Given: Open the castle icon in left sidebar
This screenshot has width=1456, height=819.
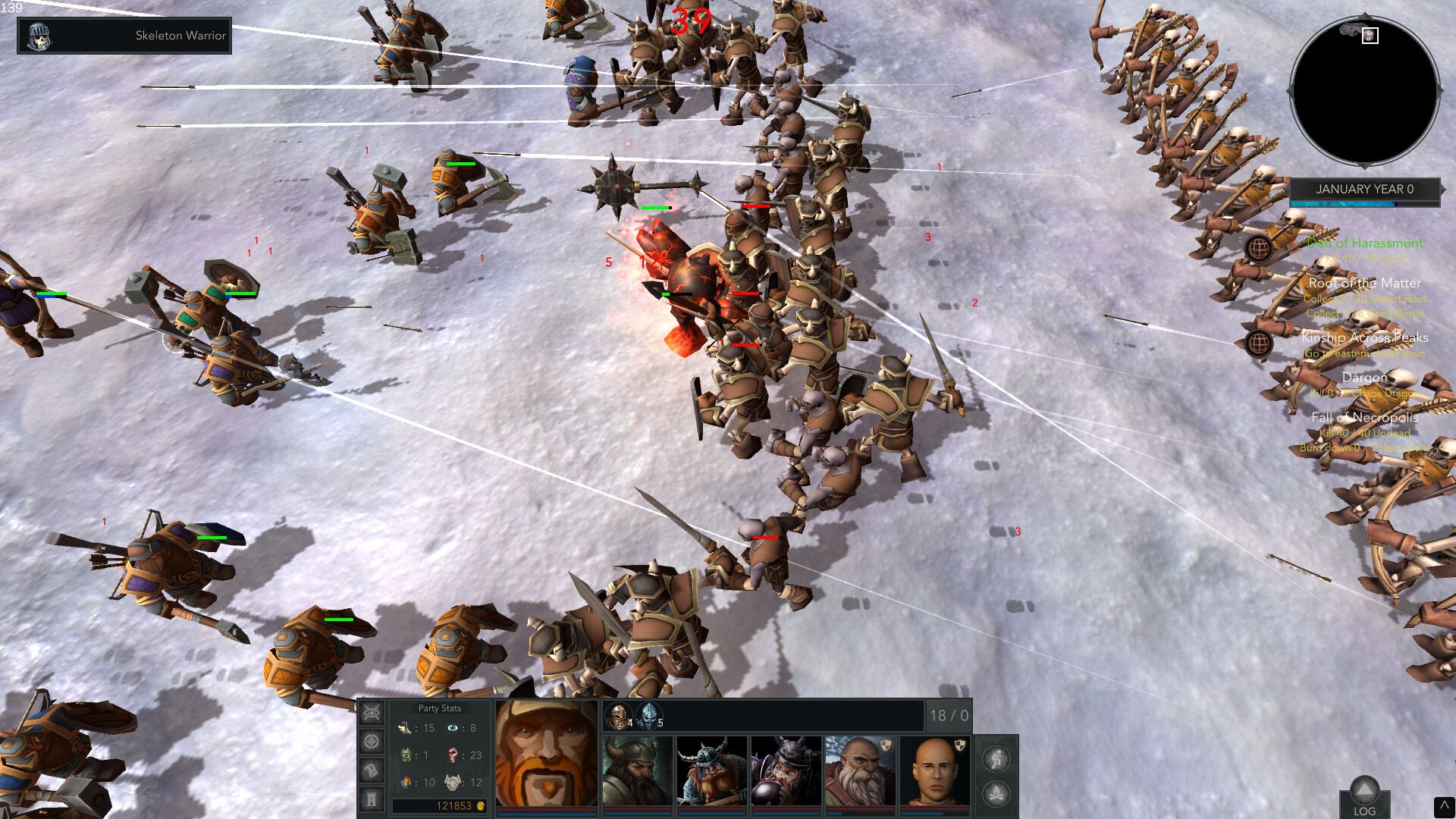Looking at the screenshot, I should pyautogui.click(x=372, y=797).
